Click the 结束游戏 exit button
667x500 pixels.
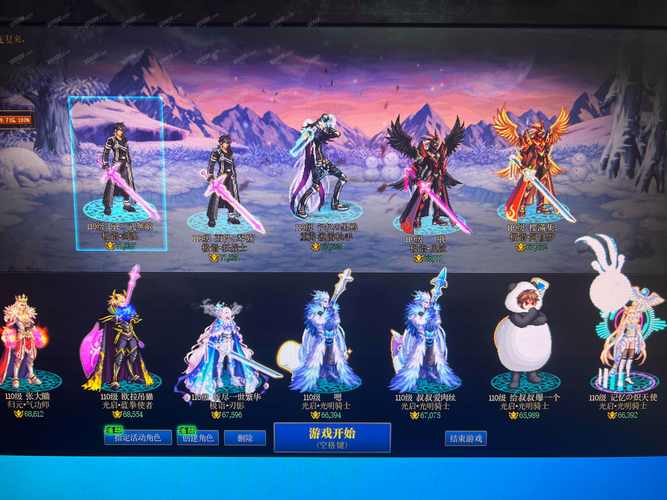tap(465, 438)
